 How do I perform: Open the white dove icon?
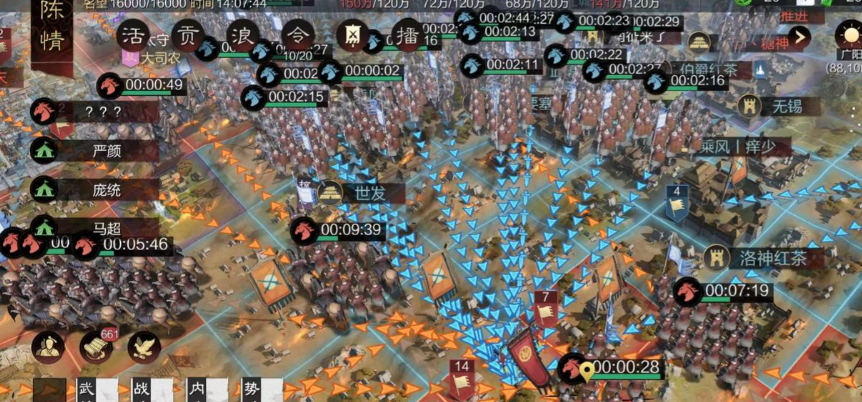(144, 347)
